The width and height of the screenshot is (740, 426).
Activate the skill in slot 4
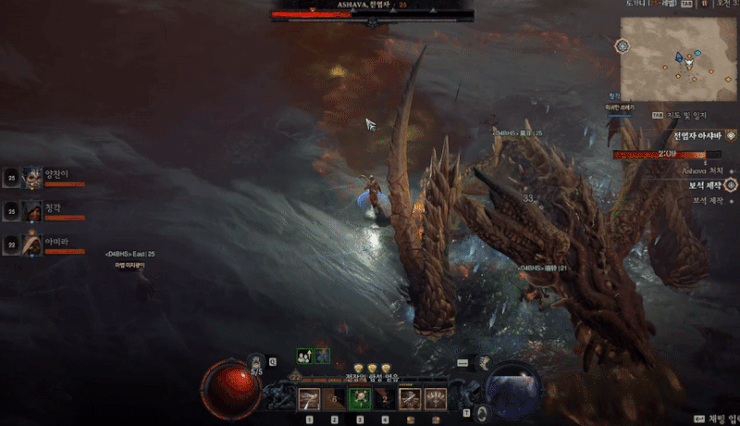[x=385, y=399]
